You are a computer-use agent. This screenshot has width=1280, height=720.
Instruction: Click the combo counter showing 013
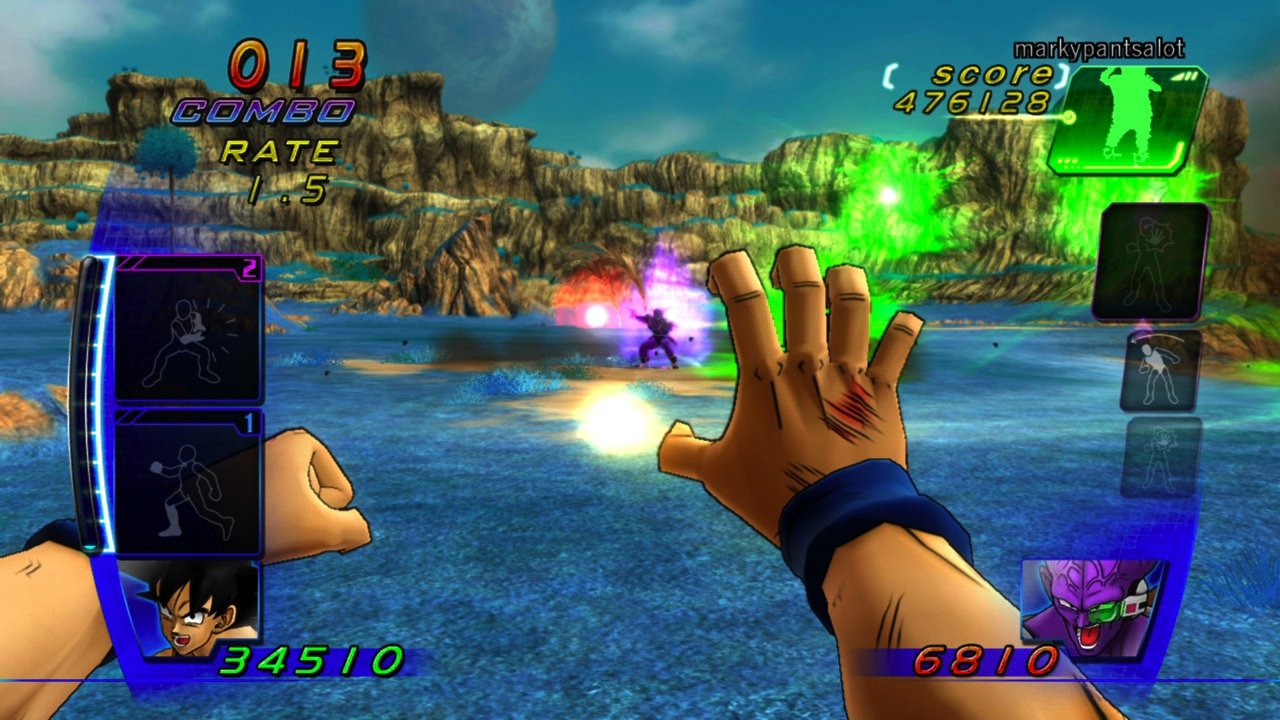click(291, 66)
